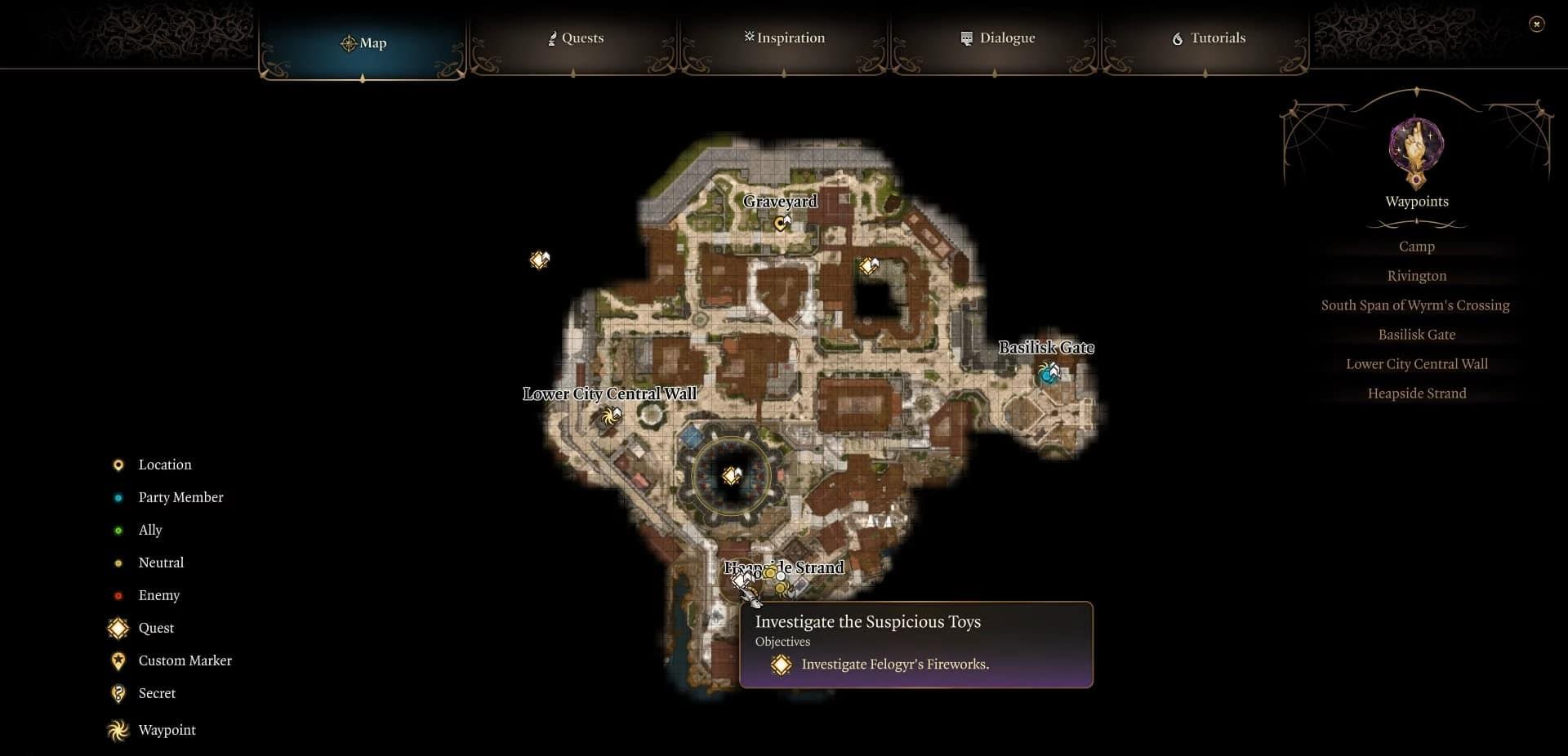
Task: Click the quest marker in the circular building
Action: pyautogui.click(x=731, y=475)
